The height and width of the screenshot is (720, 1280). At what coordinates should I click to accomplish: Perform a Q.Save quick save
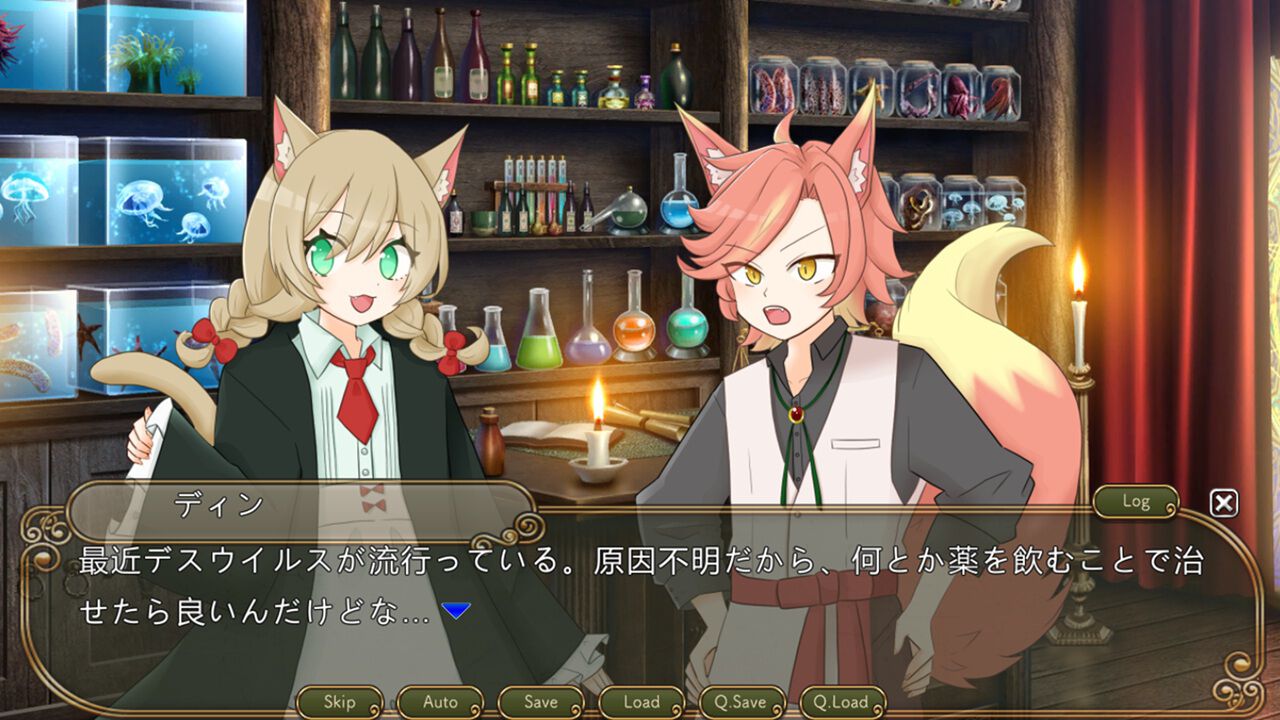click(741, 701)
